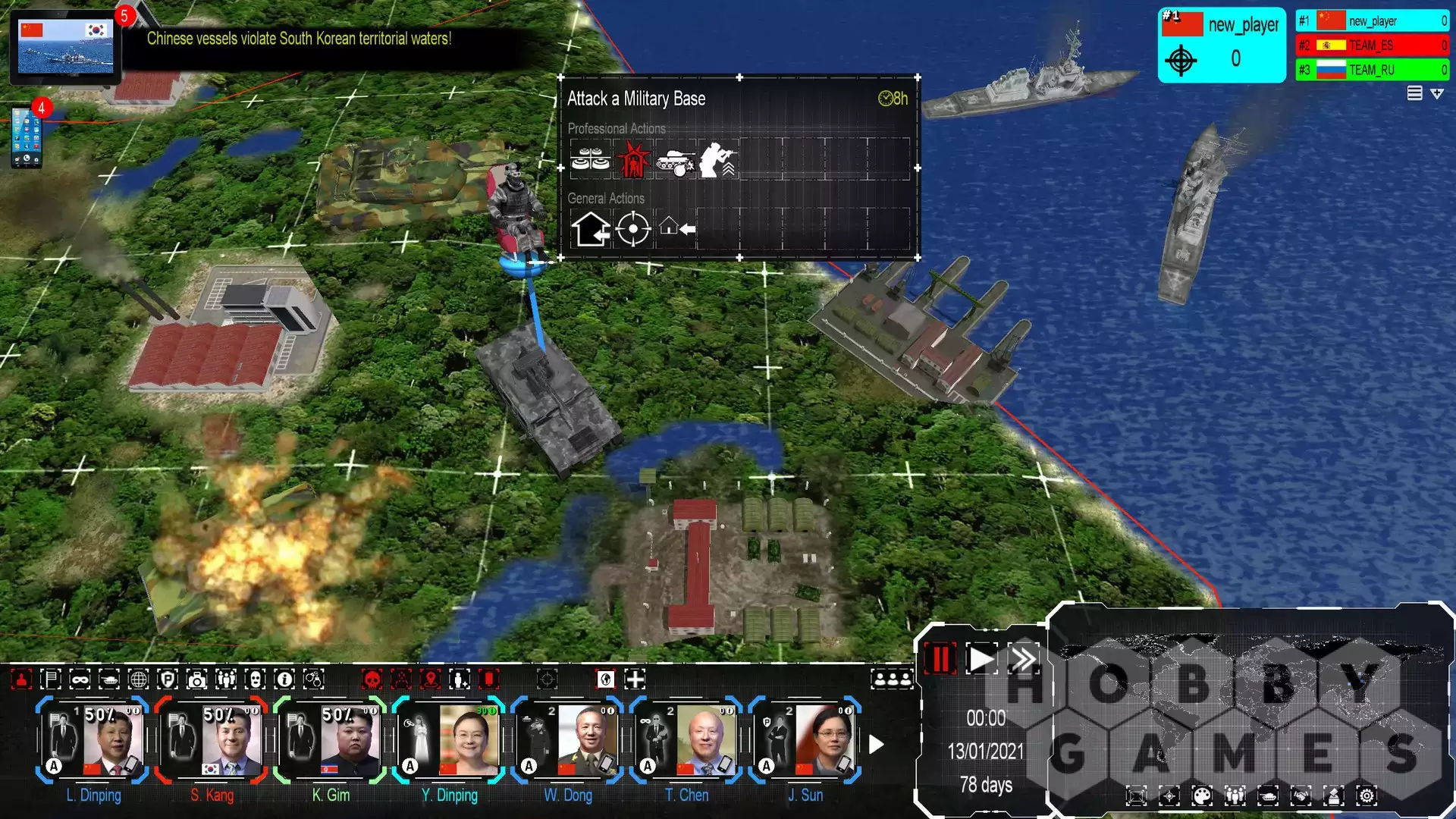Open the Chinese vessels news notification
The image size is (1456, 819).
[x=65, y=45]
